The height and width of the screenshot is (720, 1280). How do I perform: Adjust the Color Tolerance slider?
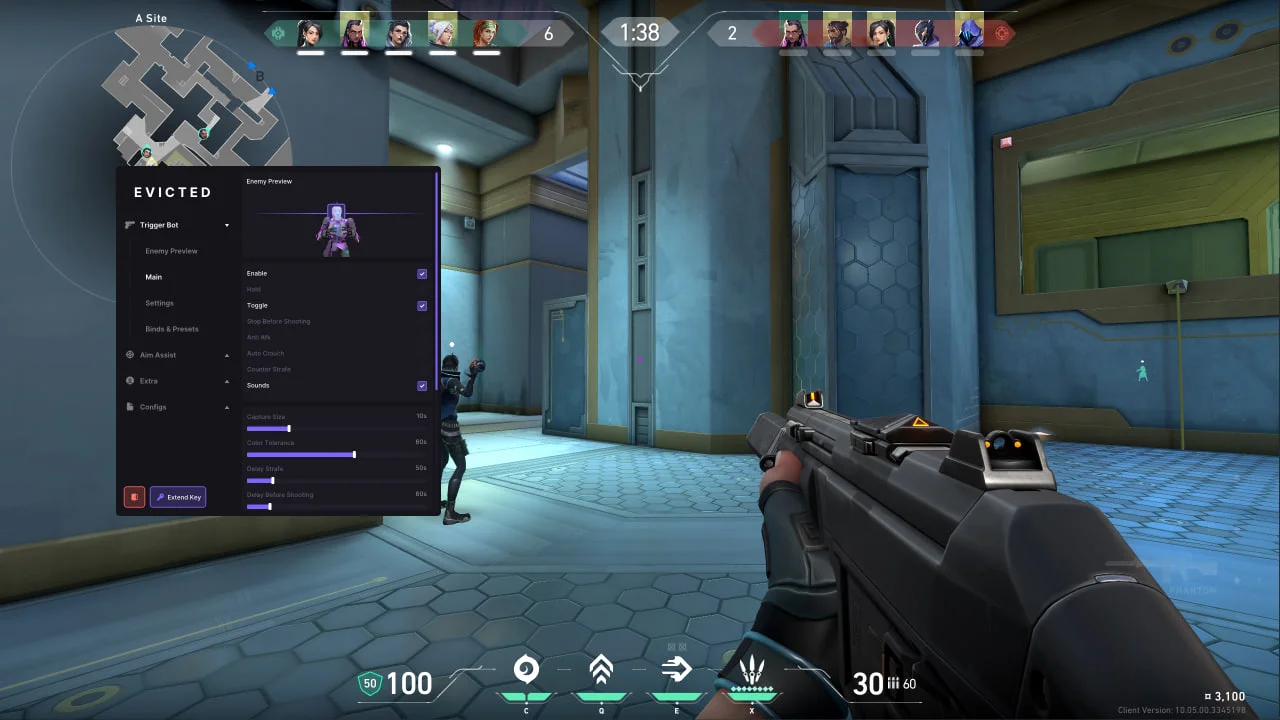355,454
